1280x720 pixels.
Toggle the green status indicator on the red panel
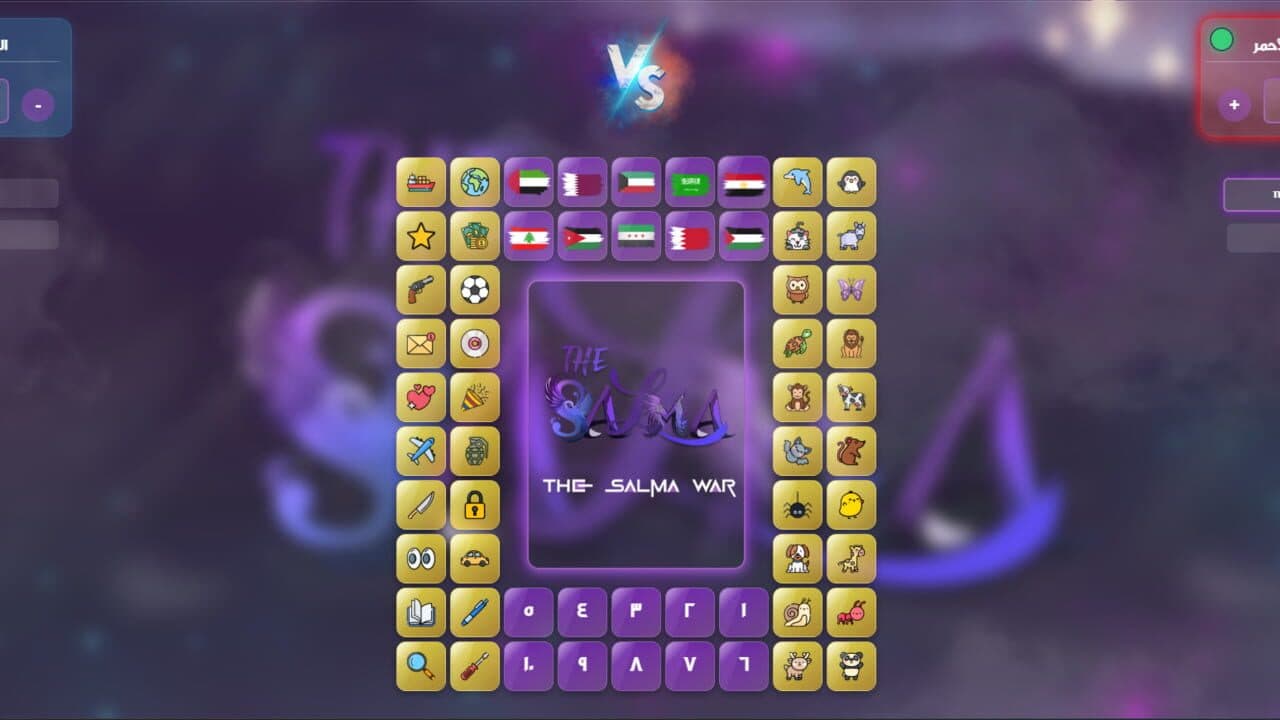(x=1221, y=40)
